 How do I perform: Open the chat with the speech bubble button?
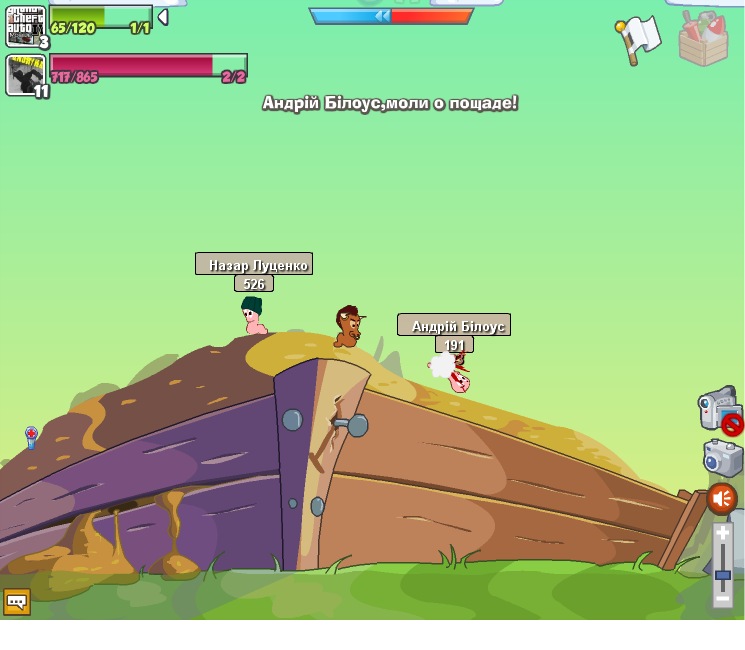click(x=17, y=601)
